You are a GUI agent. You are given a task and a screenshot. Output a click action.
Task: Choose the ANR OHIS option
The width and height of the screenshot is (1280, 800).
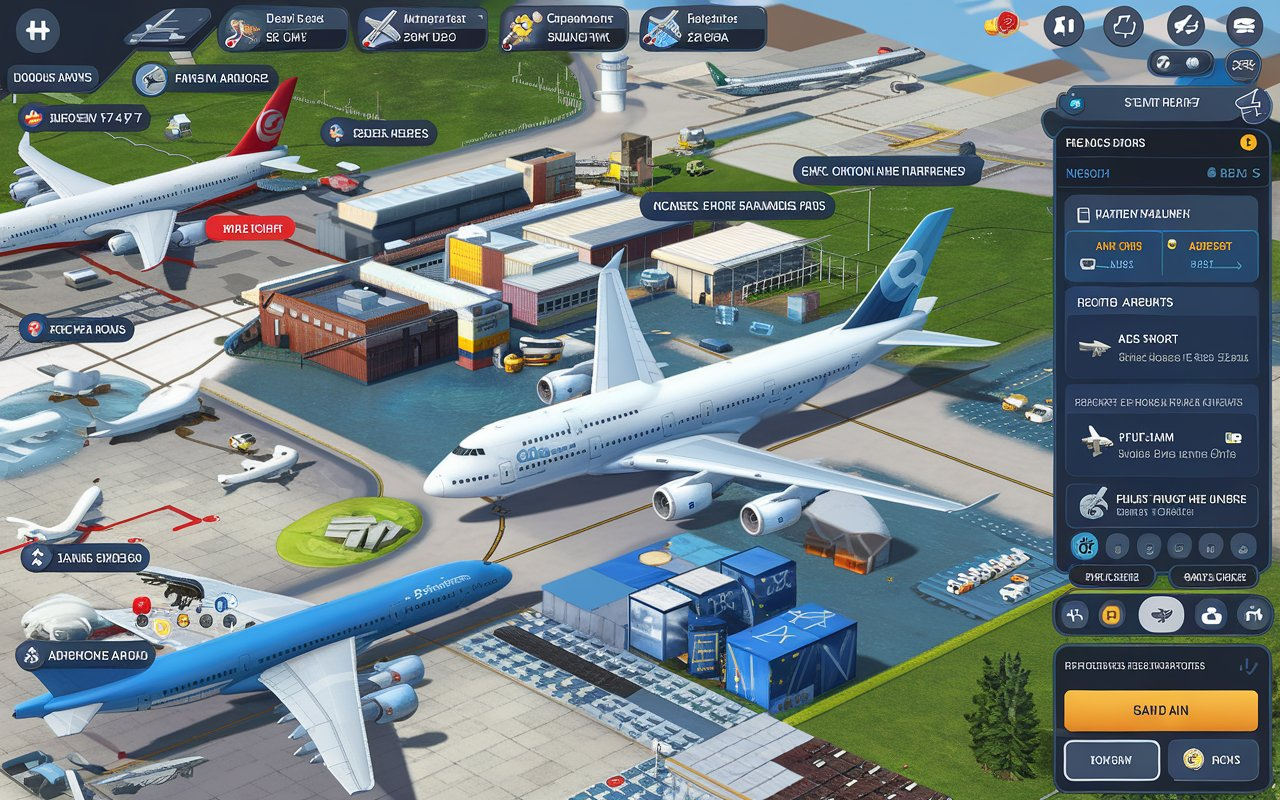(1112, 254)
